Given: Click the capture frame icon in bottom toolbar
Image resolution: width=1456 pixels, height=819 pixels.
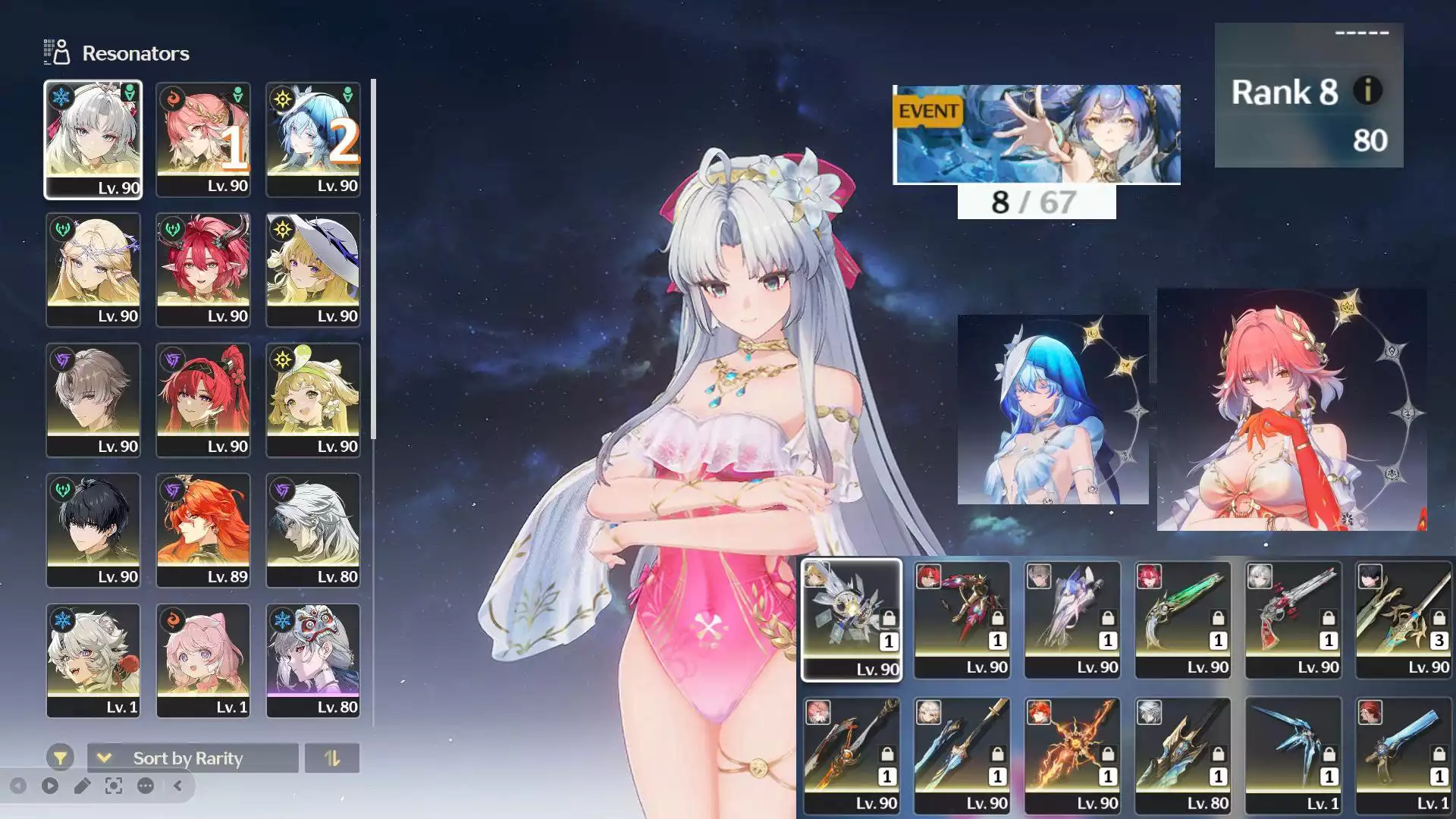Looking at the screenshot, I should coord(114,786).
